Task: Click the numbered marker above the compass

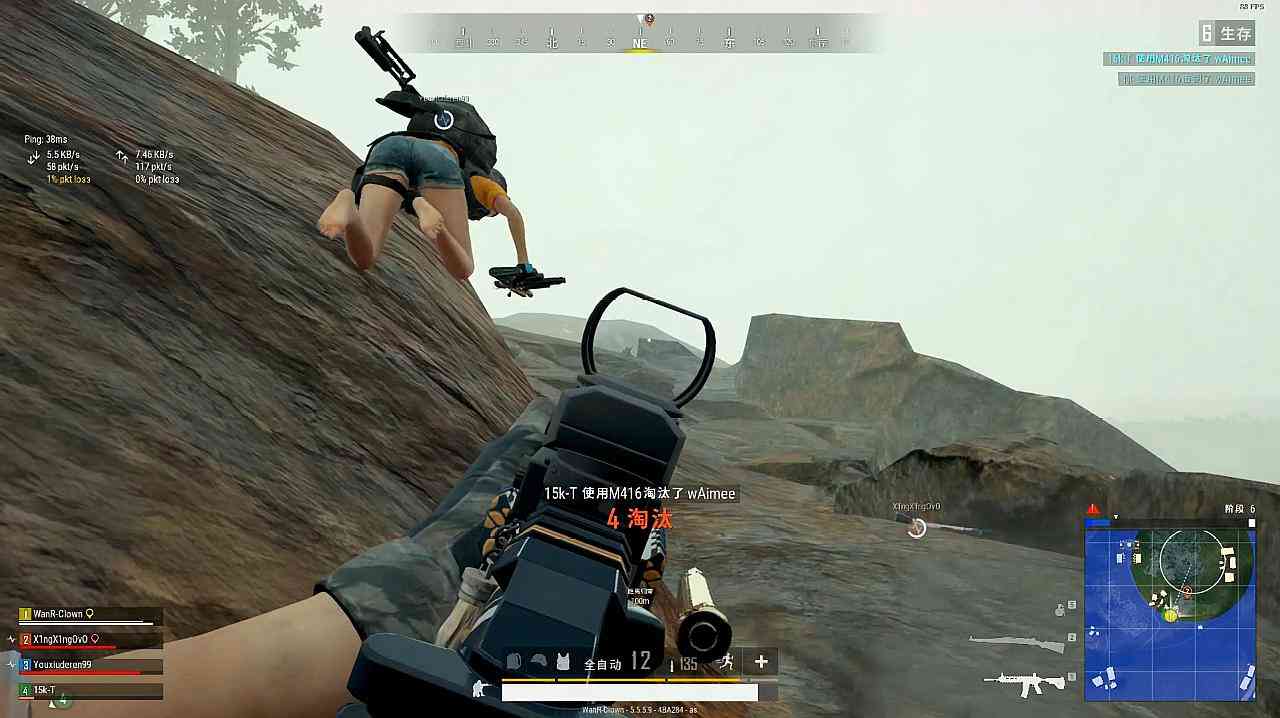Action: [x=649, y=19]
